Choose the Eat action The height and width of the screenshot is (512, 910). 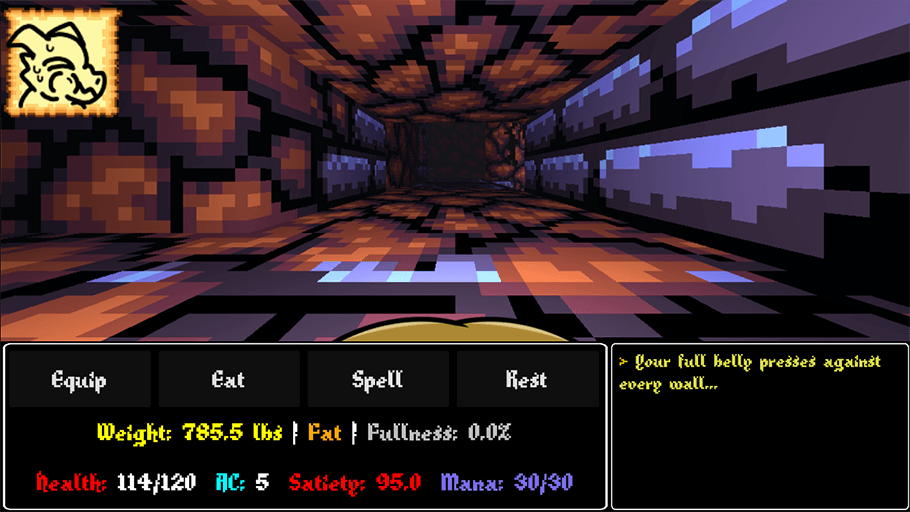click(x=228, y=379)
